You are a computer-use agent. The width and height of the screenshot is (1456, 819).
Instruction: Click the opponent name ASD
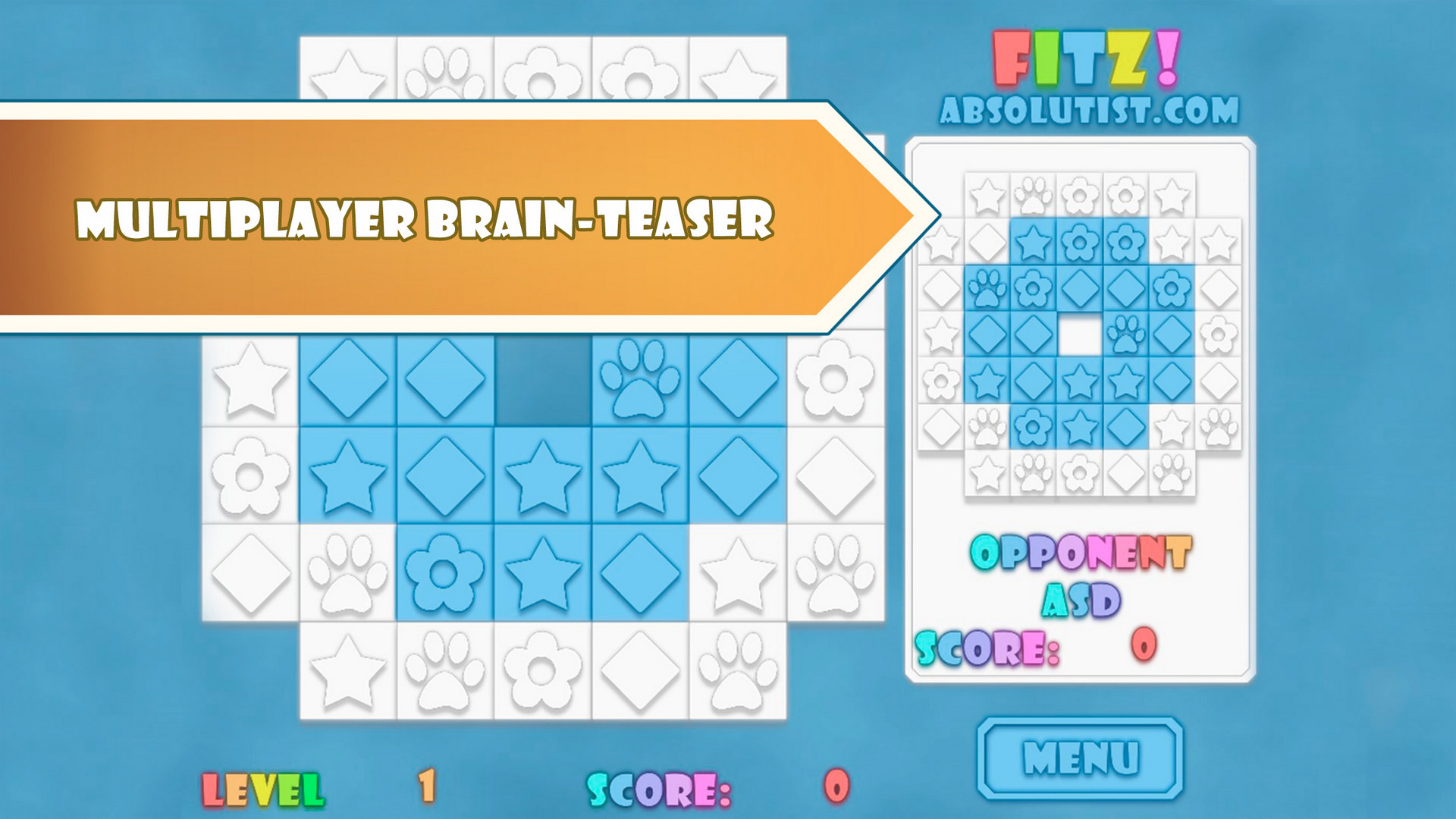point(1080,599)
